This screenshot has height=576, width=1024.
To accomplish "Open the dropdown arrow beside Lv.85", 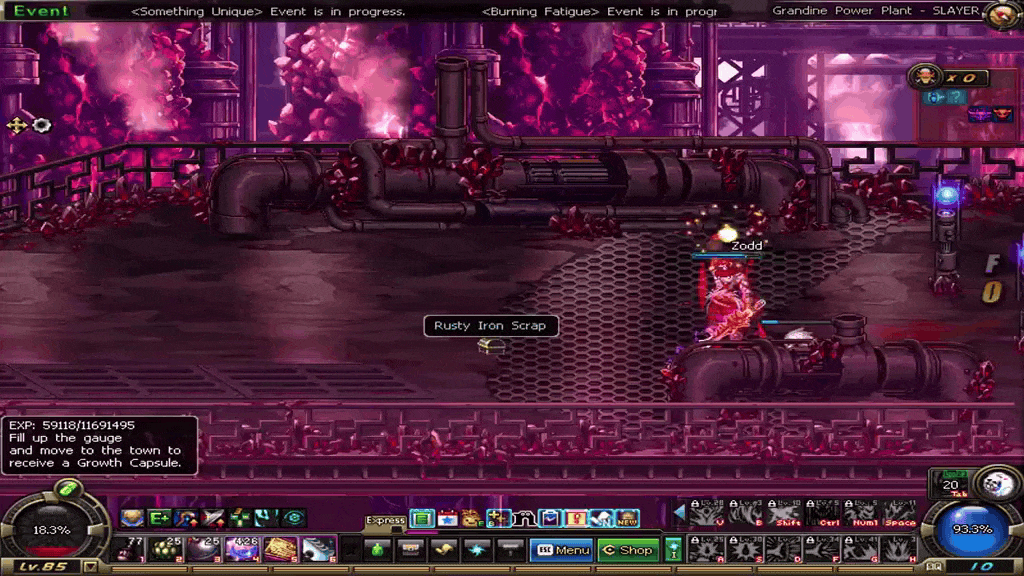I will point(91,567).
